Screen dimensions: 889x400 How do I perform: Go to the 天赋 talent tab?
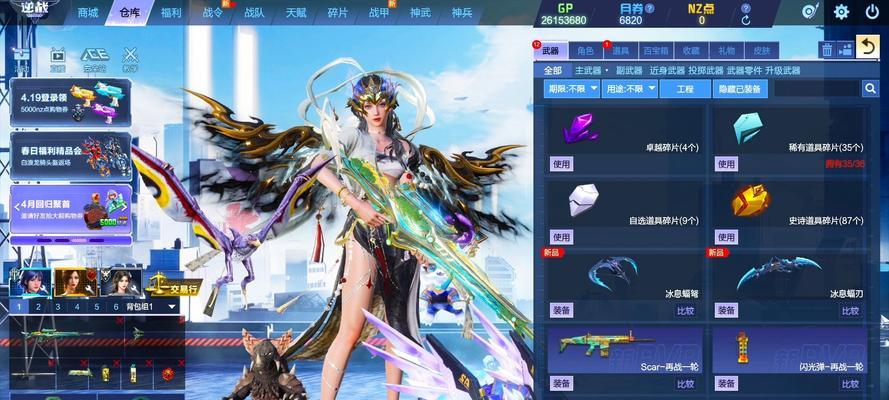296,13
